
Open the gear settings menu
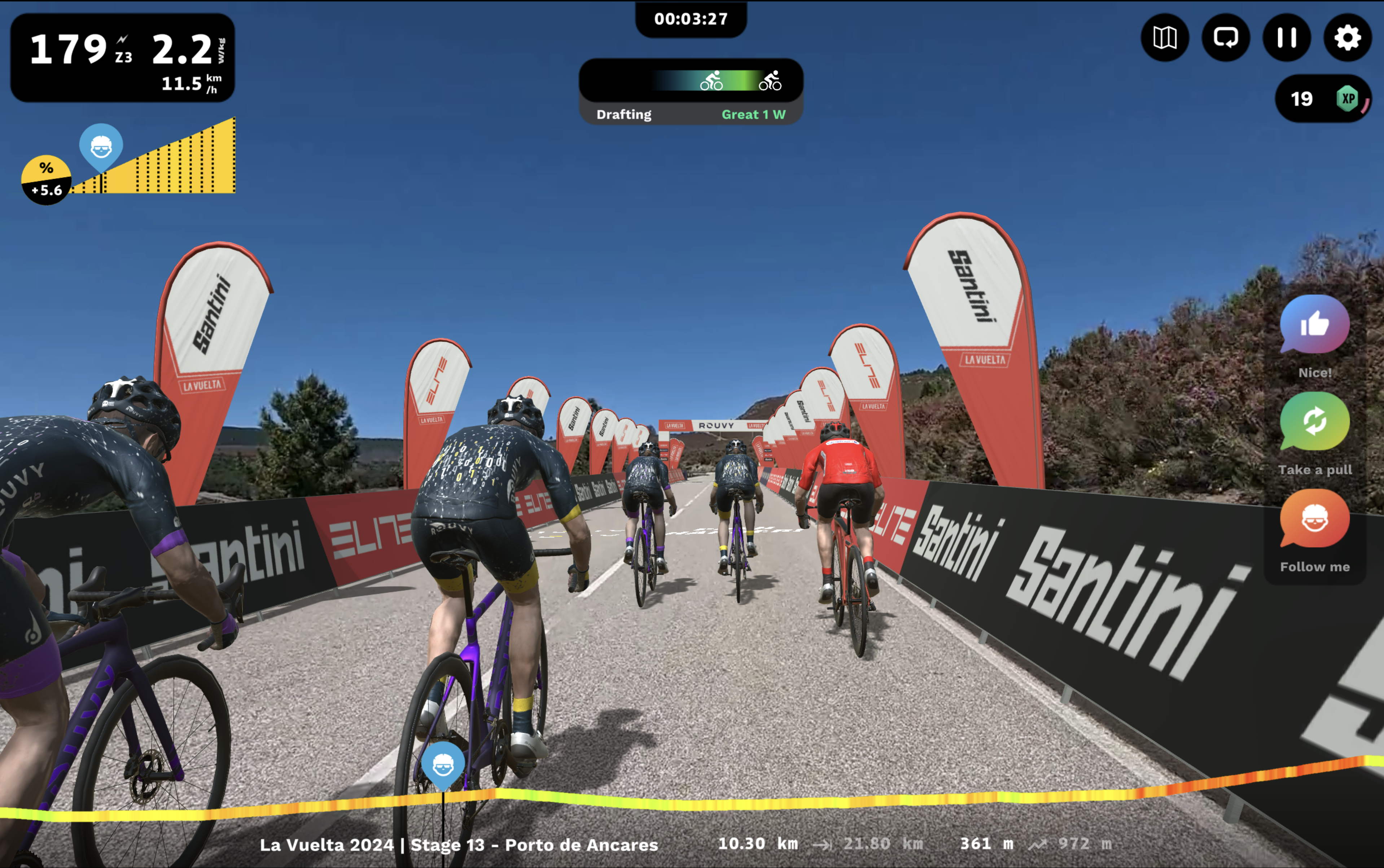1347,38
